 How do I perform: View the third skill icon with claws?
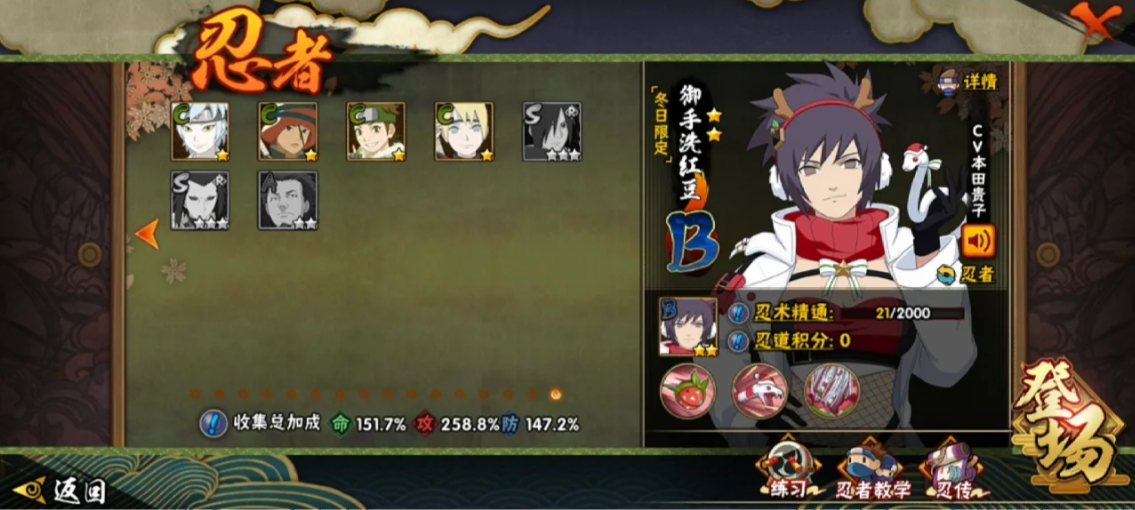833,387
